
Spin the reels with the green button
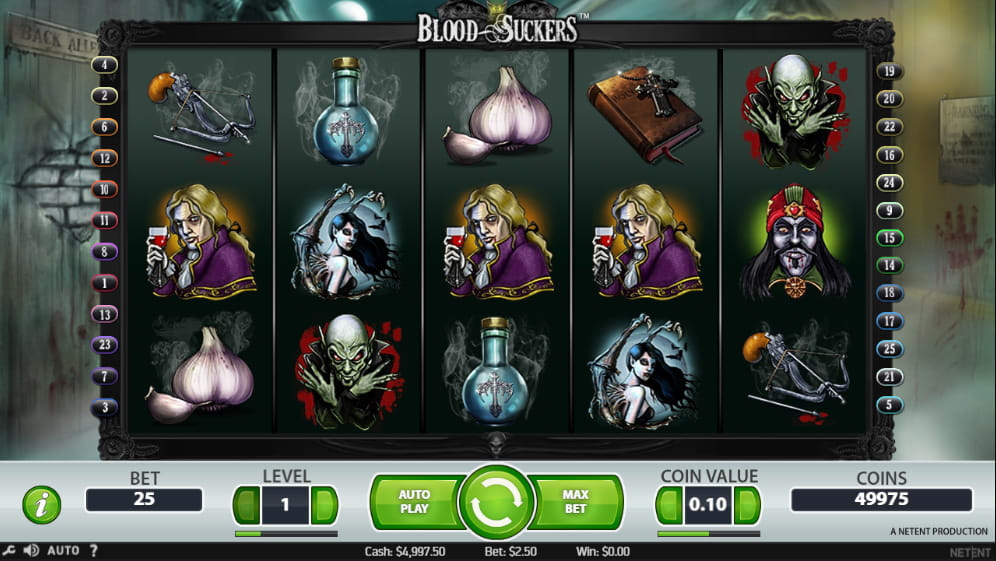[497, 503]
